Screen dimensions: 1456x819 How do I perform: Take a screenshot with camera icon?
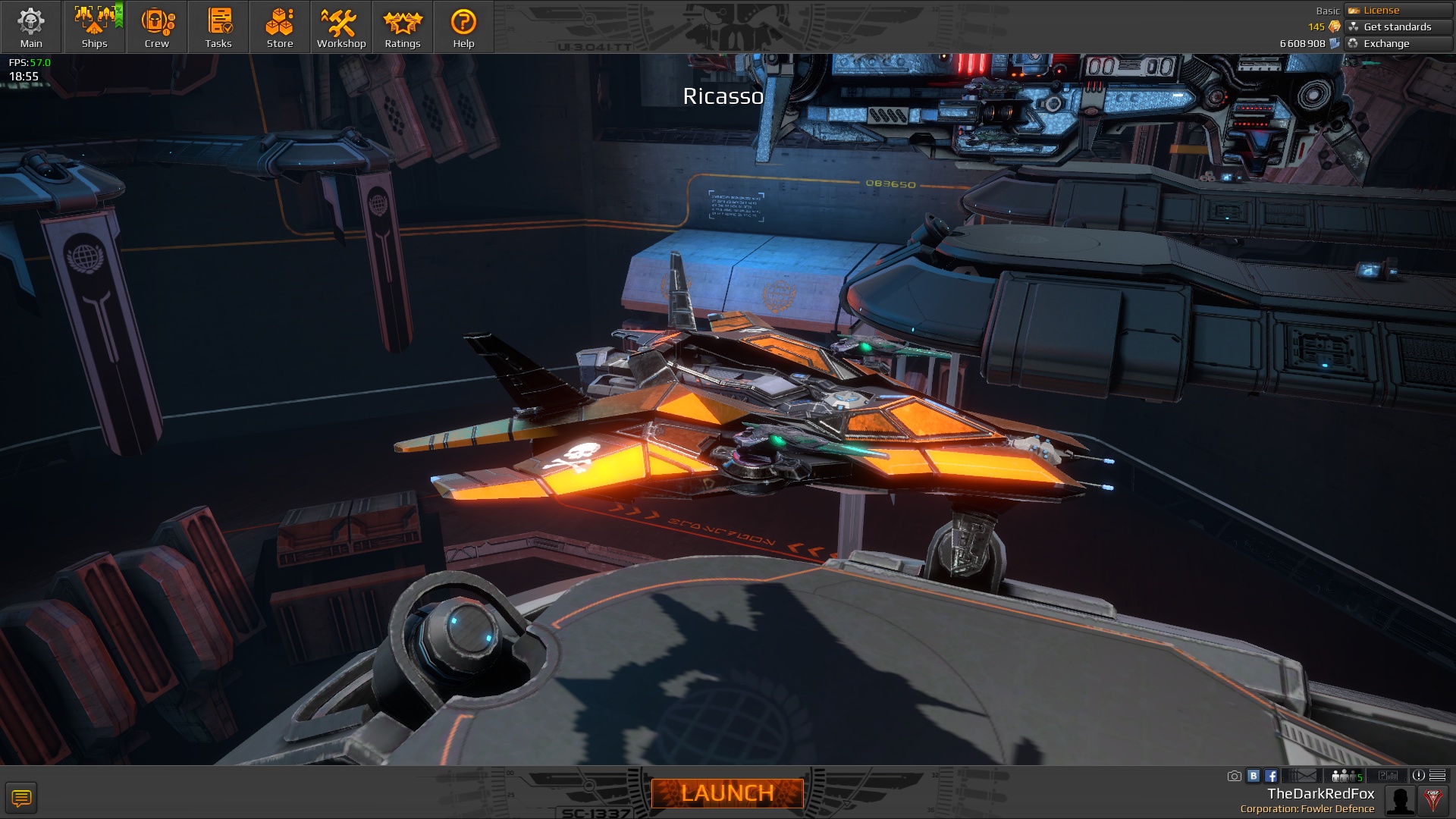(1235, 776)
